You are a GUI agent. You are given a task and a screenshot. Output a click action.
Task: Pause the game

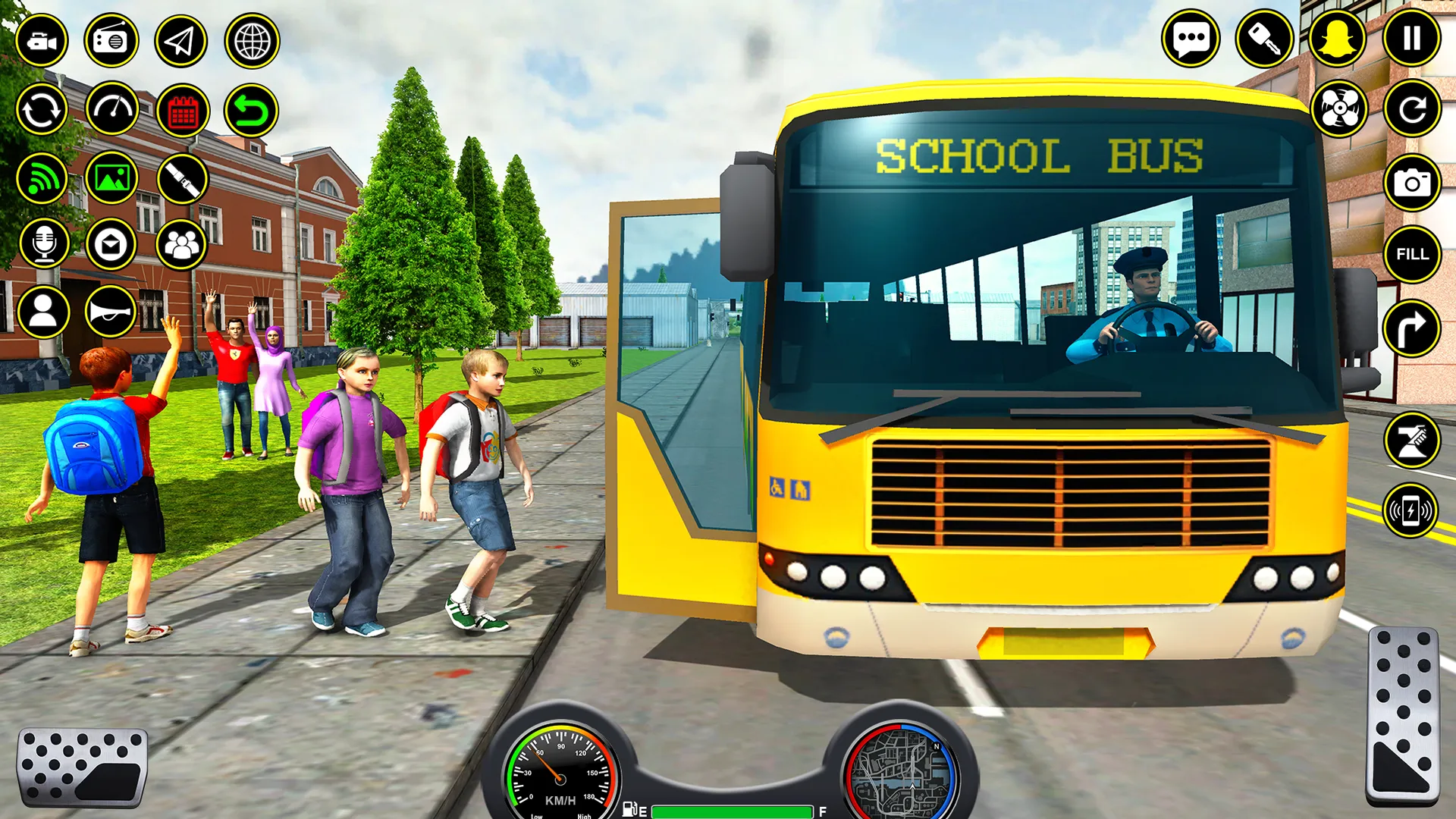click(1411, 38)
